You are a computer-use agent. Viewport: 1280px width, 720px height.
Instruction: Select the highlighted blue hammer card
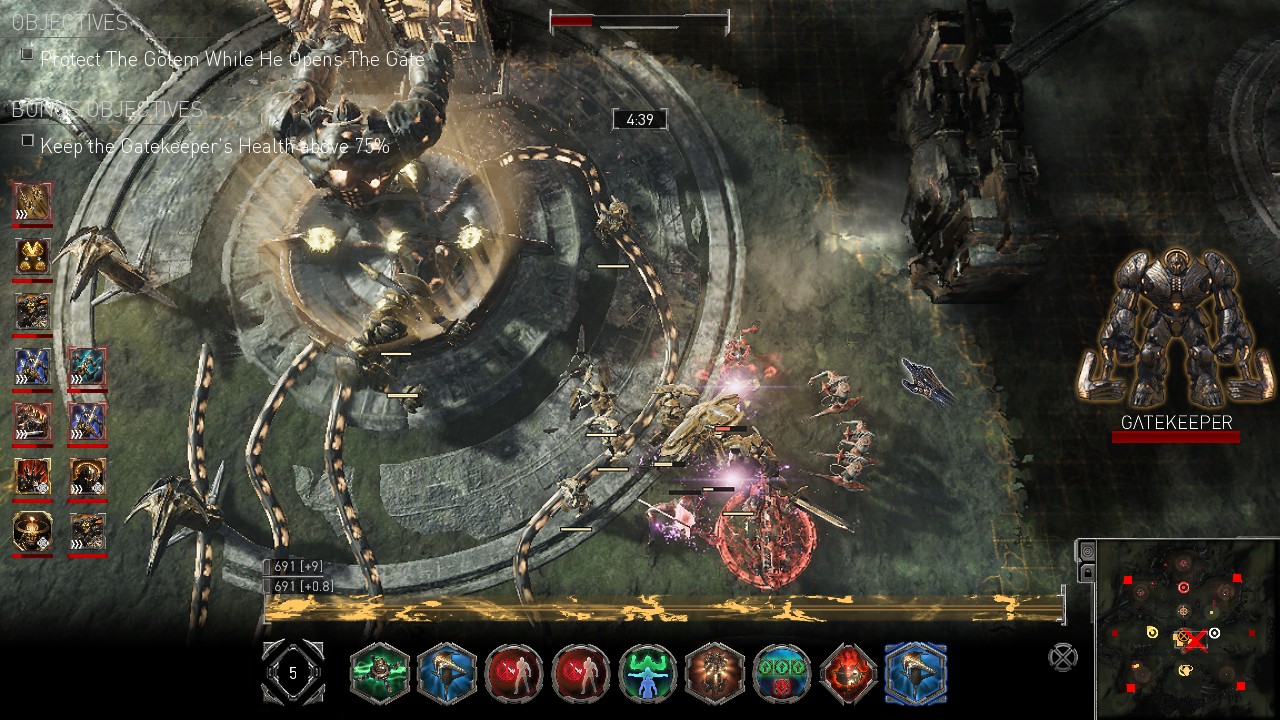coord(916,673)
